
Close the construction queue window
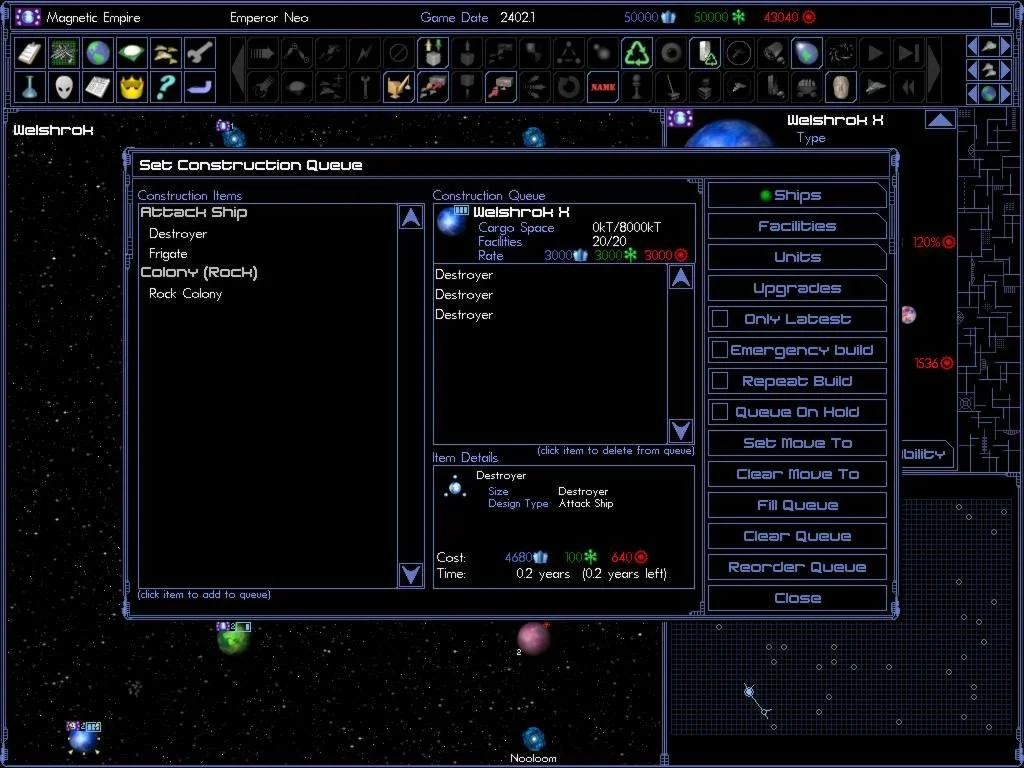click(797, 598)
